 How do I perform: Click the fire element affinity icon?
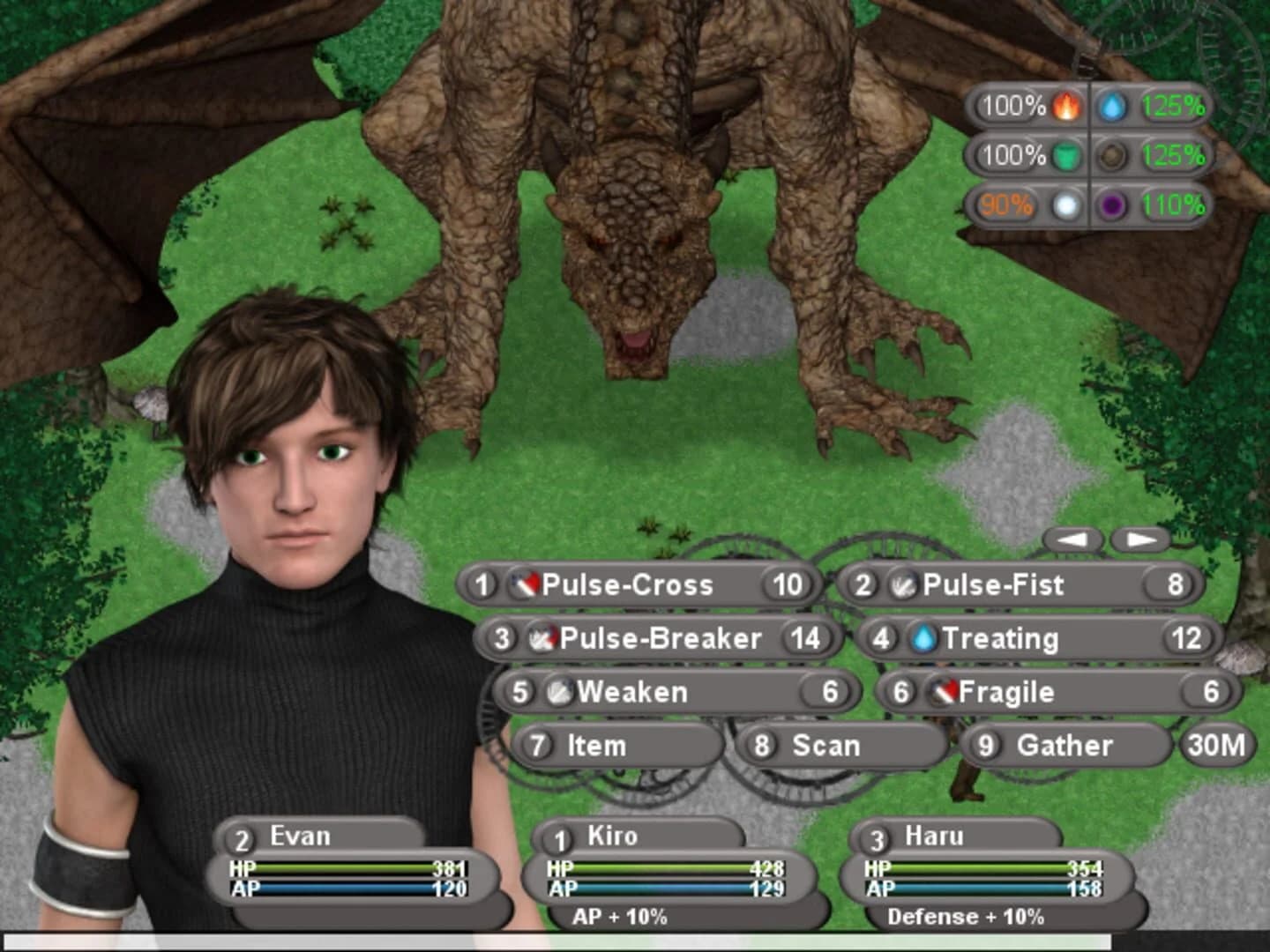[x=1065, y=108]
